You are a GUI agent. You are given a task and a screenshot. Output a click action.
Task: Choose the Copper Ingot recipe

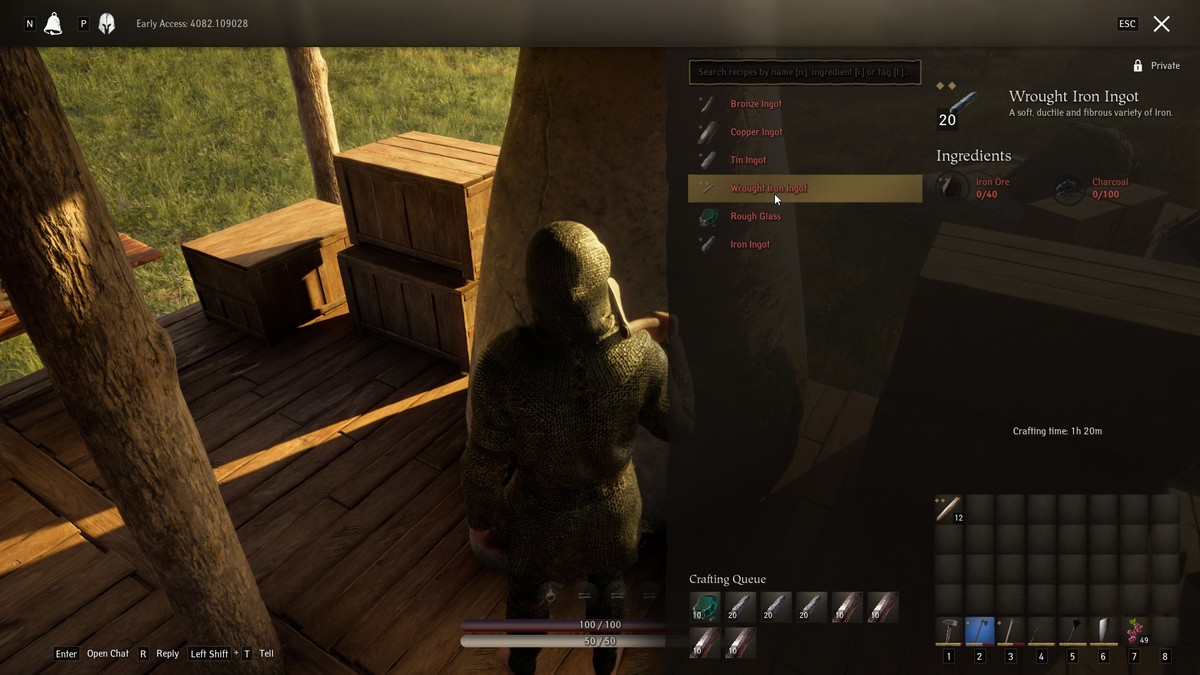(756, 132)
